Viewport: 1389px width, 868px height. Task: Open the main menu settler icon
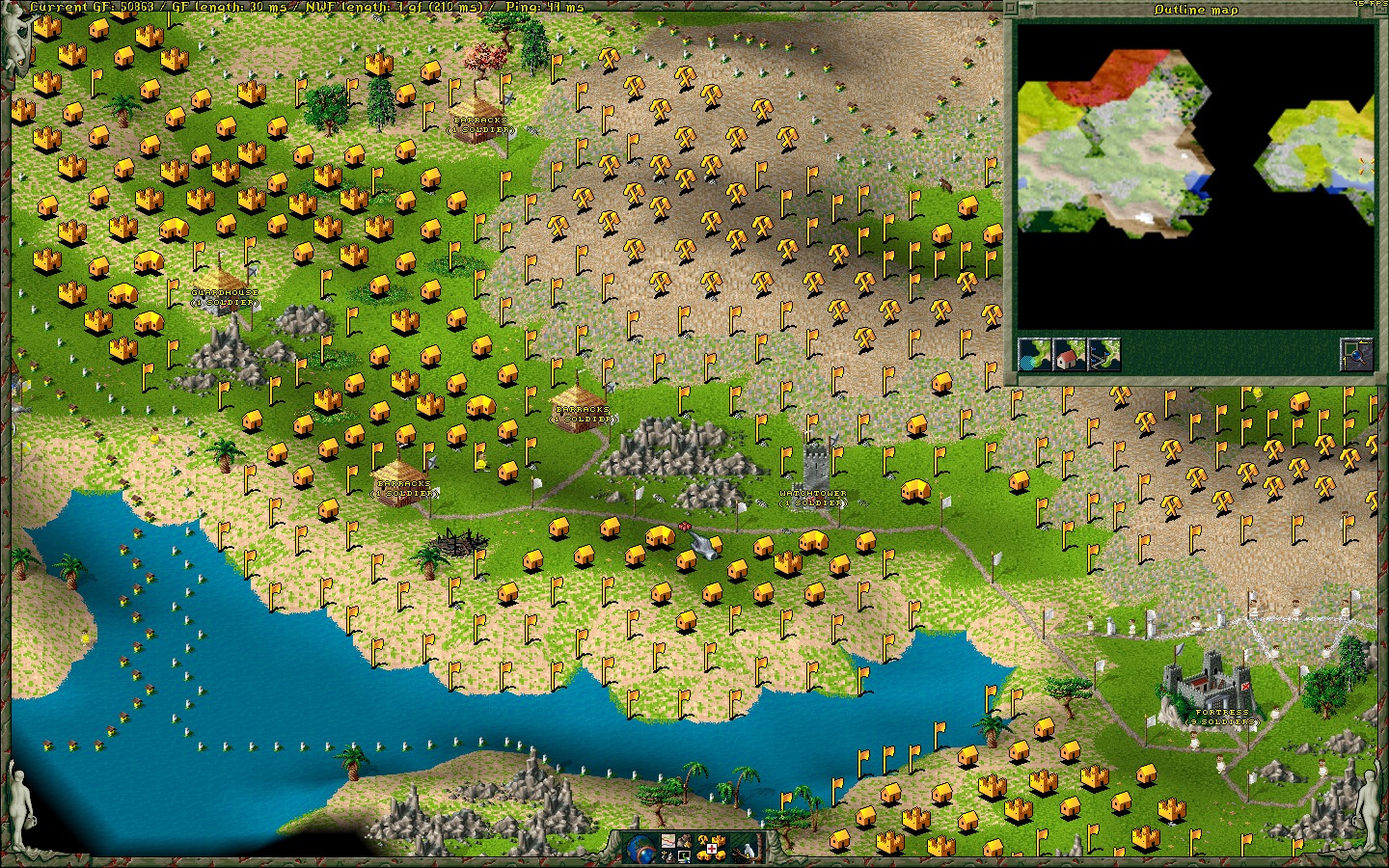pos(684,841)
